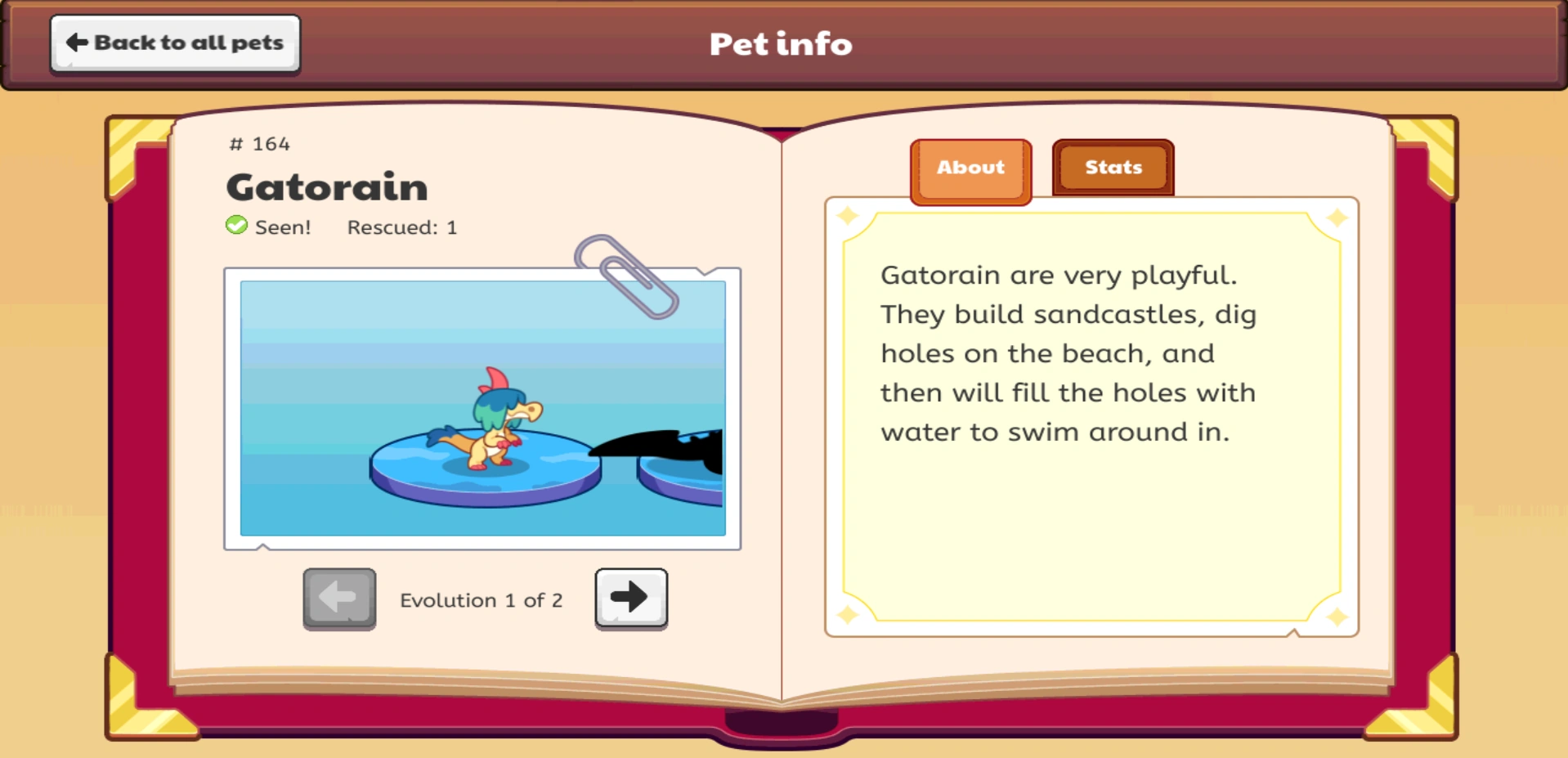Click the back arrow icon on Back to all pets

[x=76, y=41]
